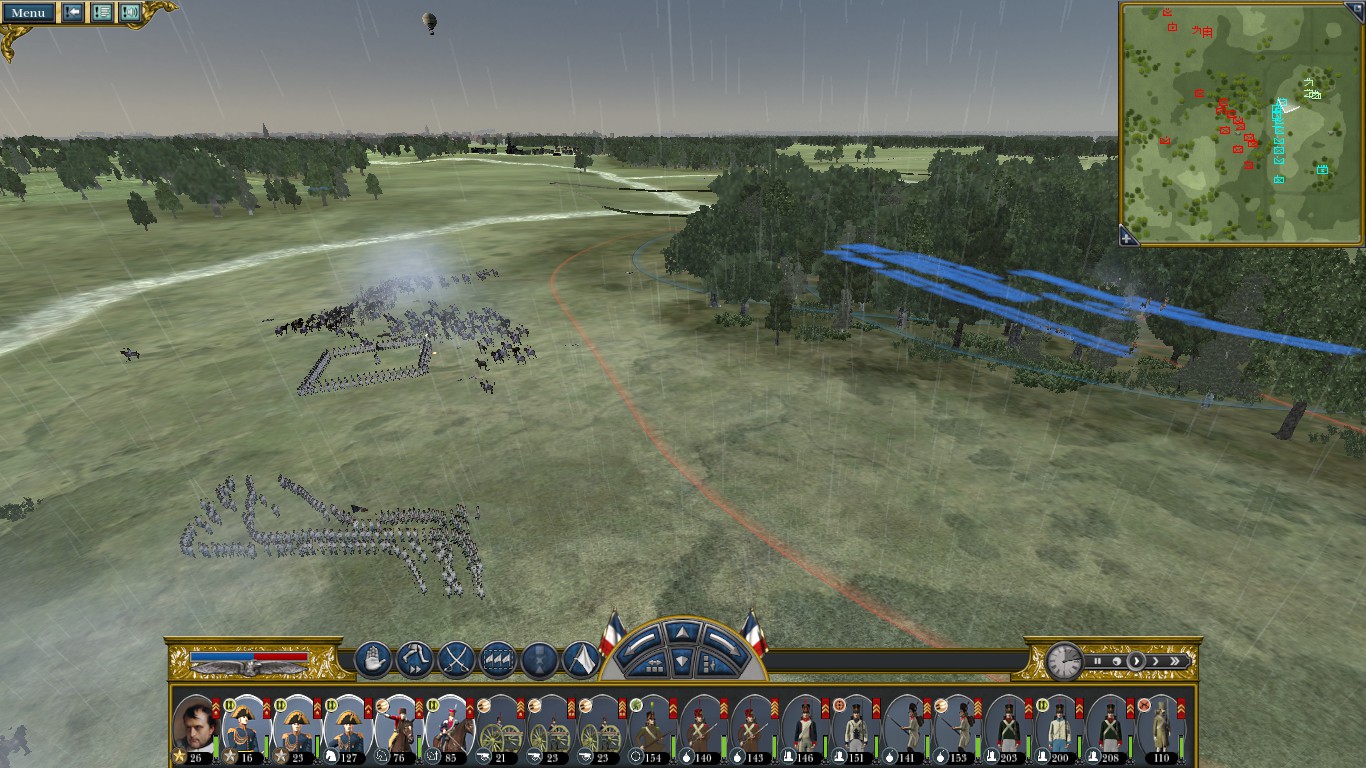Order withdrawal with the white flag icon
This screenshot has height=768, width=1366.
581,660
